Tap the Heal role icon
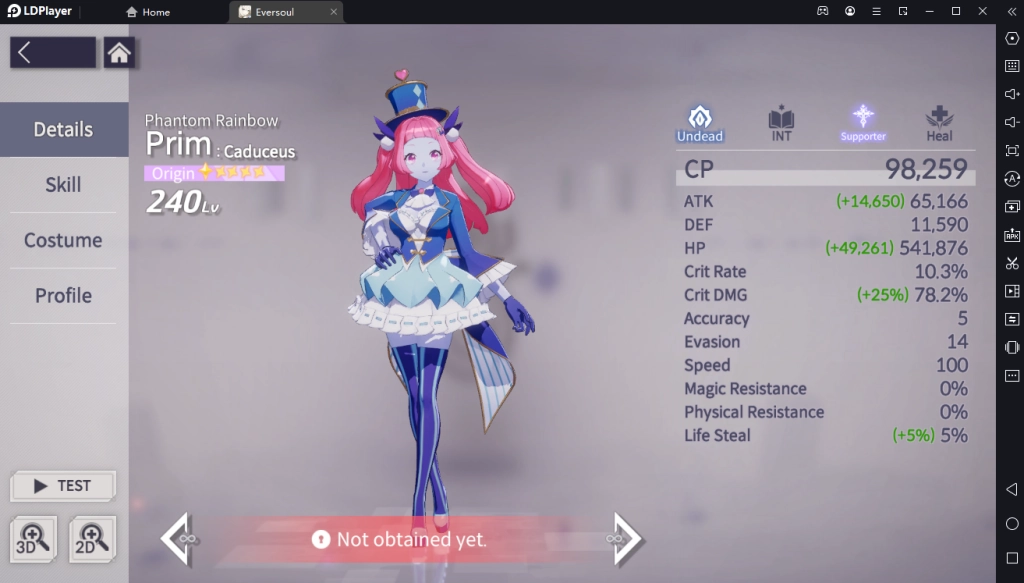Image resolution: width=1024 pixels, height=583 pixels. (939, 123)
